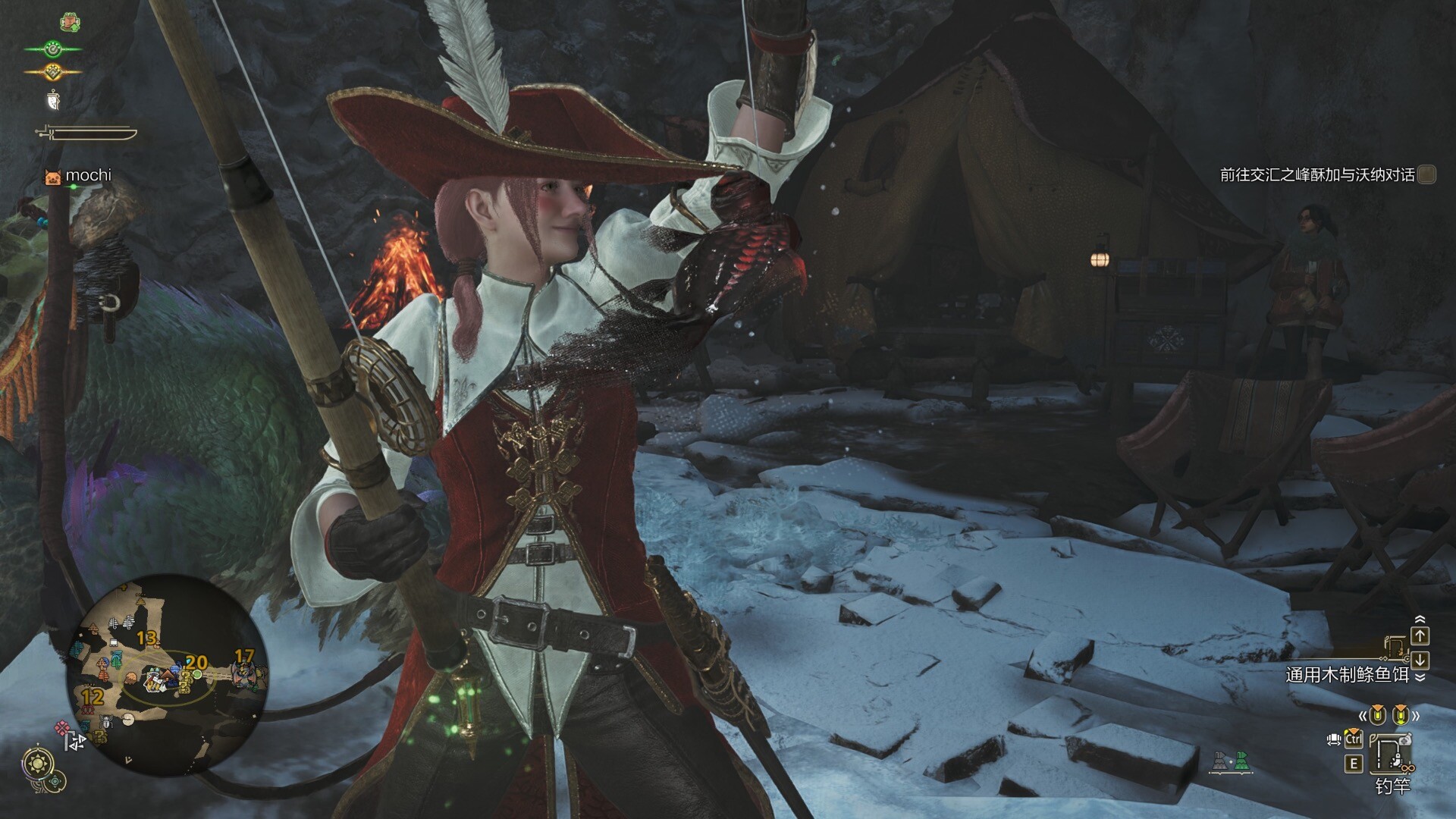Check the sun time-of-day indicator
The width and height of the screenshot is (1456, 819).
pyautogui.click(x=38, y=763)
